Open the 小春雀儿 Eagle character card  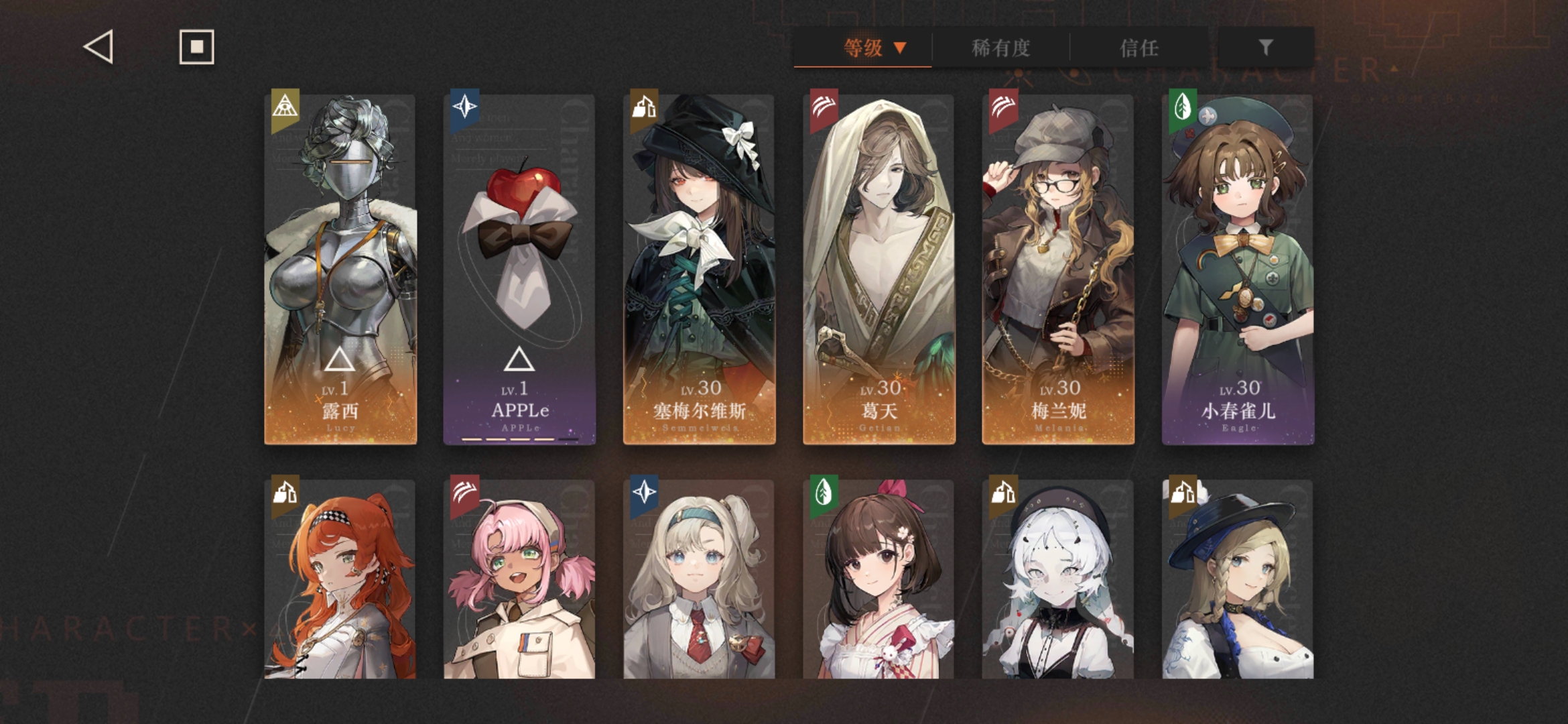1238,269
